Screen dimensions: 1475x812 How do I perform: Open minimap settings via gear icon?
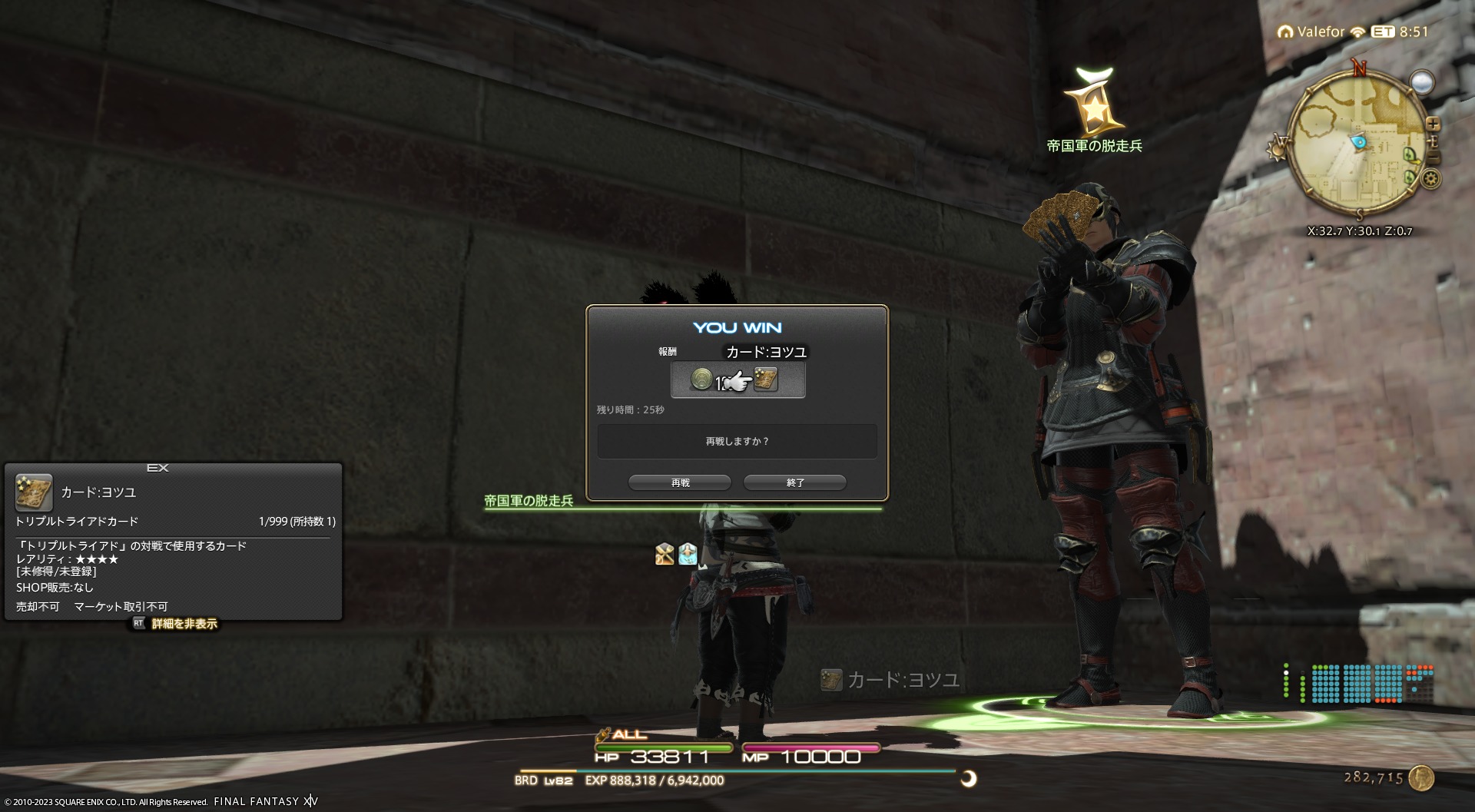click(x=1430, y=180)
